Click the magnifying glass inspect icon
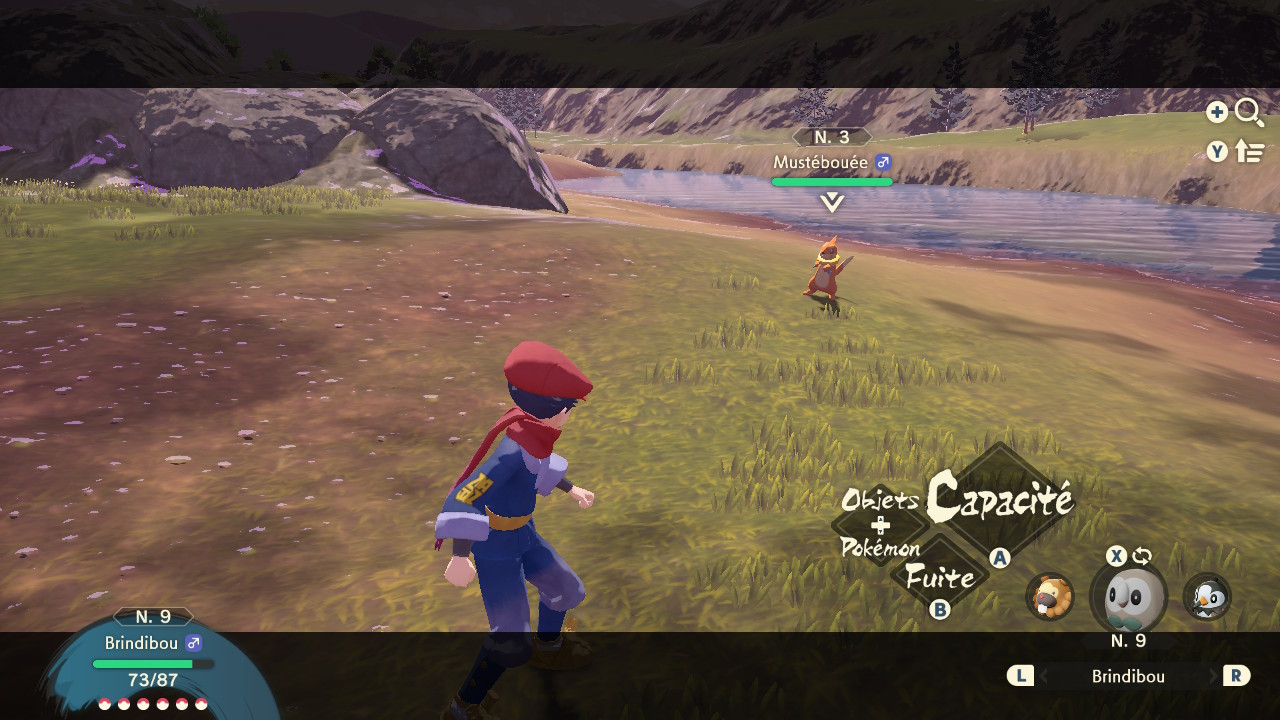Image resolution: width=1280 pixels, height=720 pixels. coord(1249,112)
